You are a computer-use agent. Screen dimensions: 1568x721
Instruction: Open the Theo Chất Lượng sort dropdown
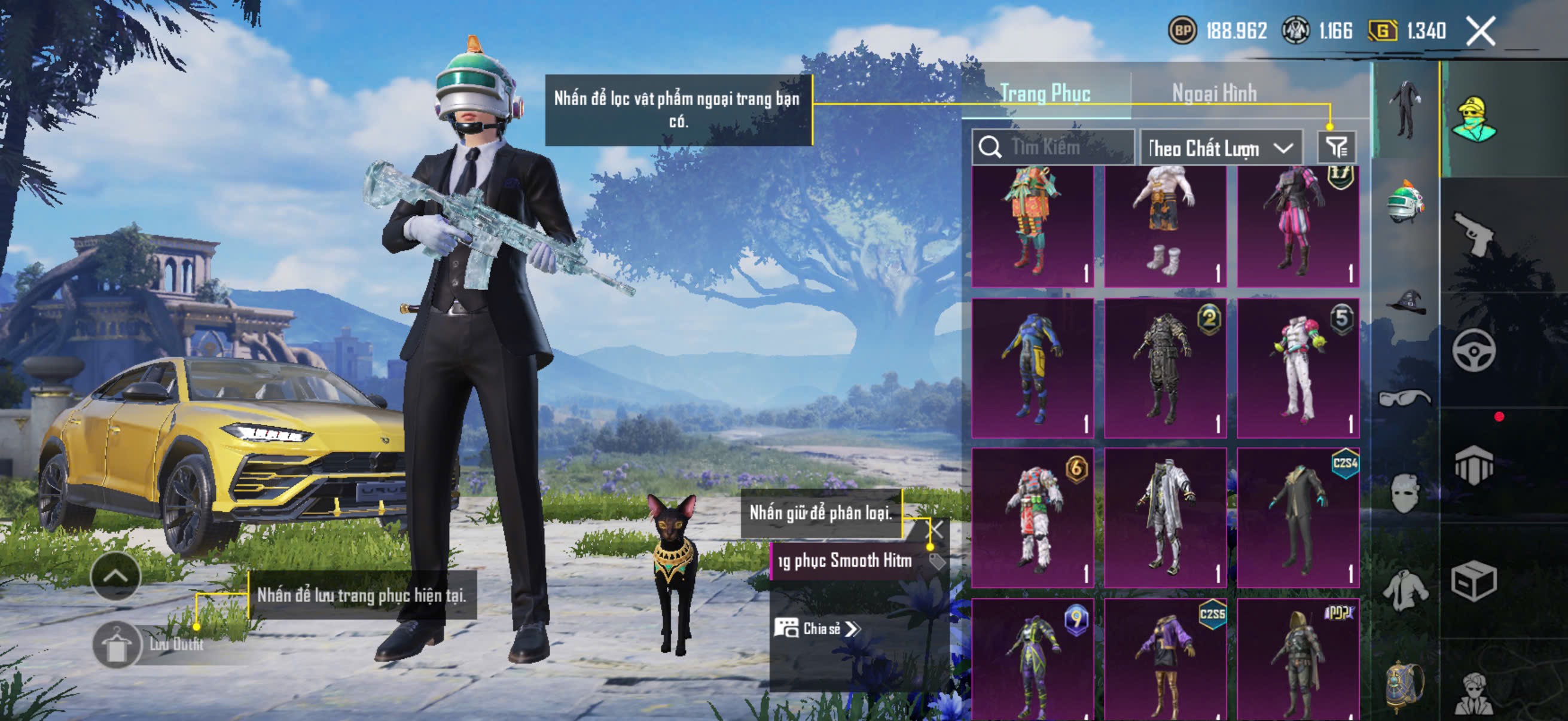coord(1221,147)
